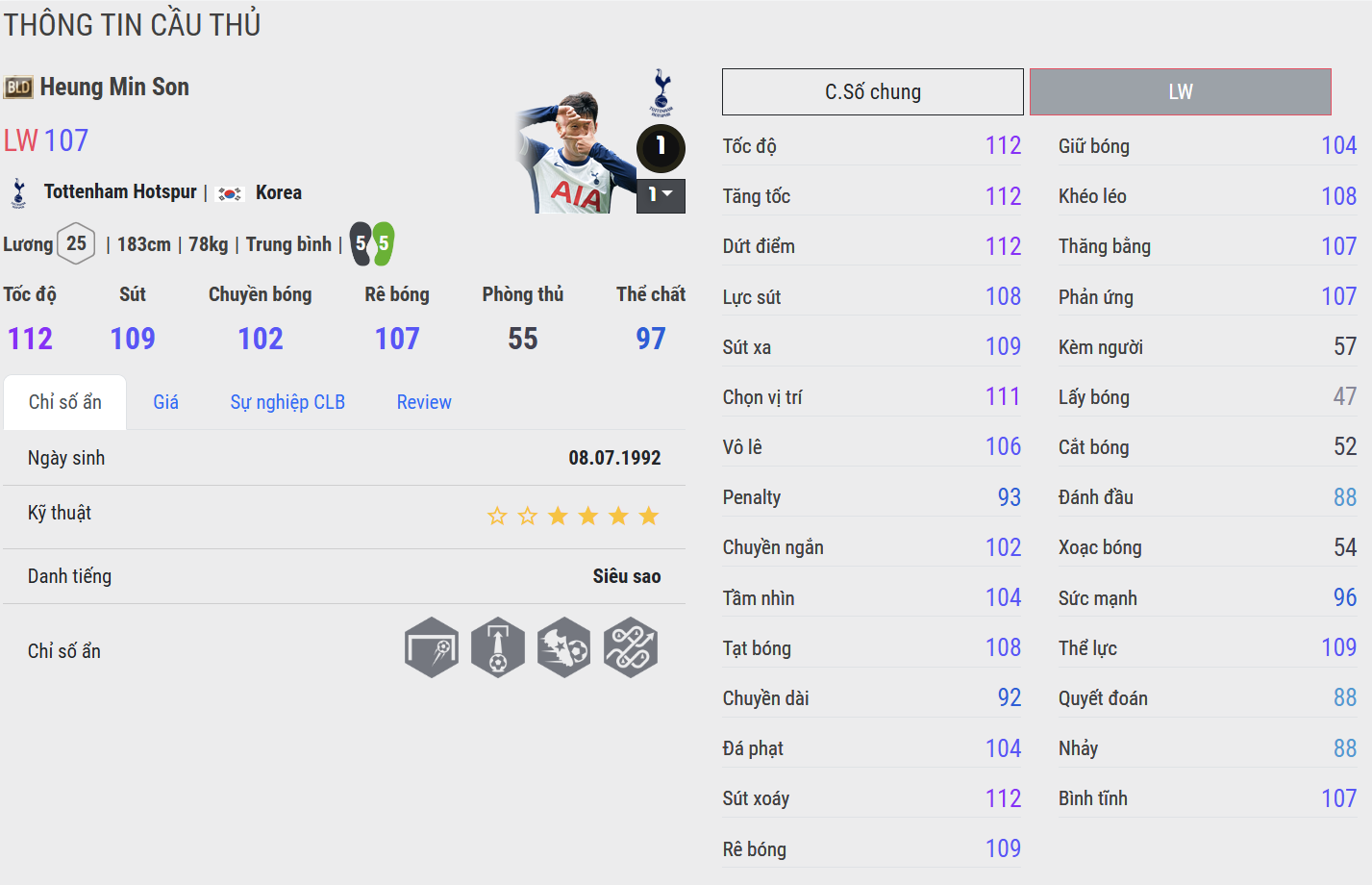Click the Heung Min Son player portrait

coord(574,152)
